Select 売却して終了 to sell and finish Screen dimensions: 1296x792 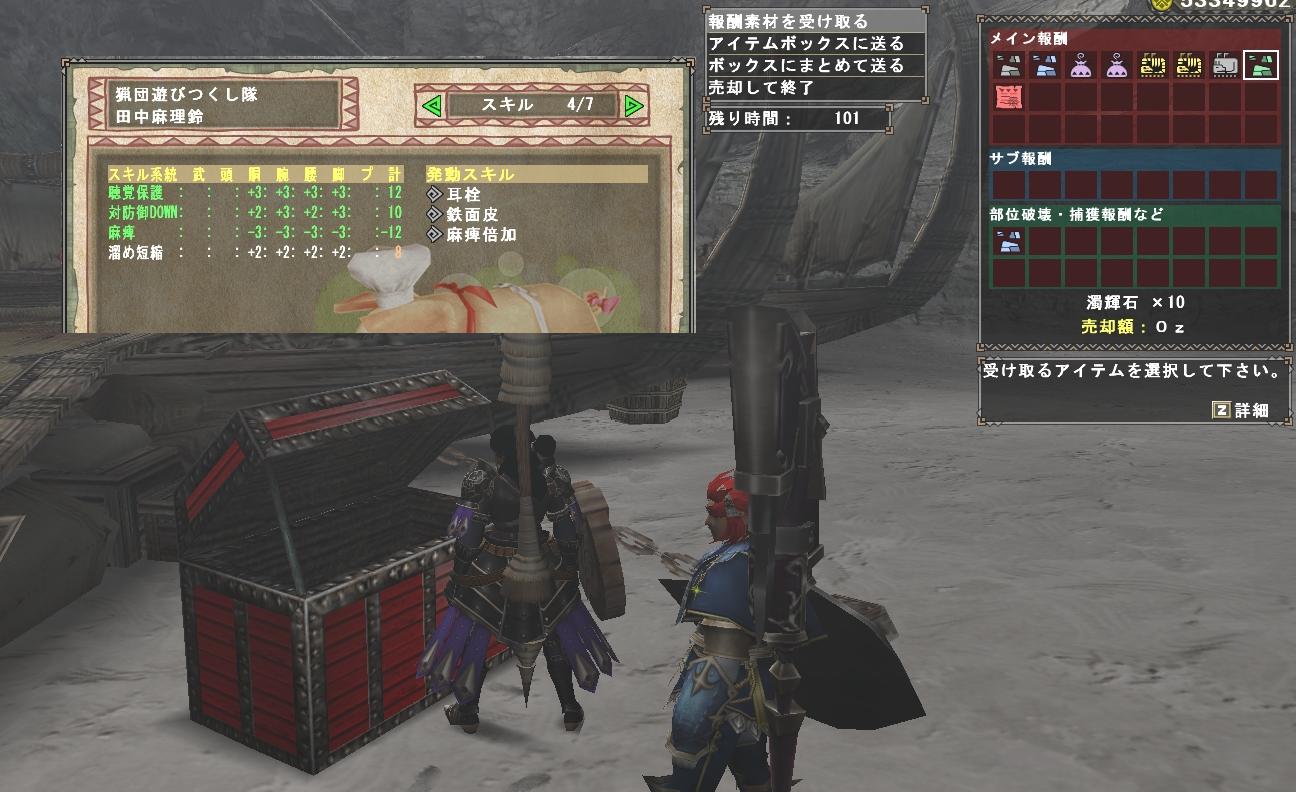[761, 87]
